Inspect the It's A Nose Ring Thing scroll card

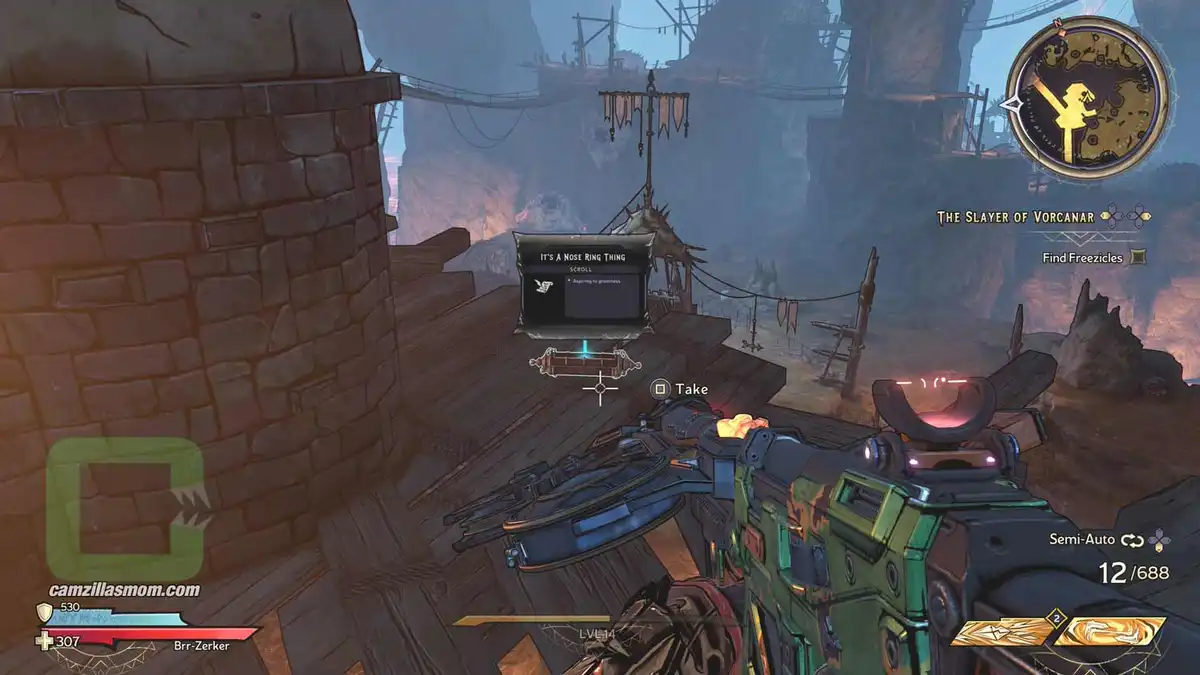tap(585, 283)
